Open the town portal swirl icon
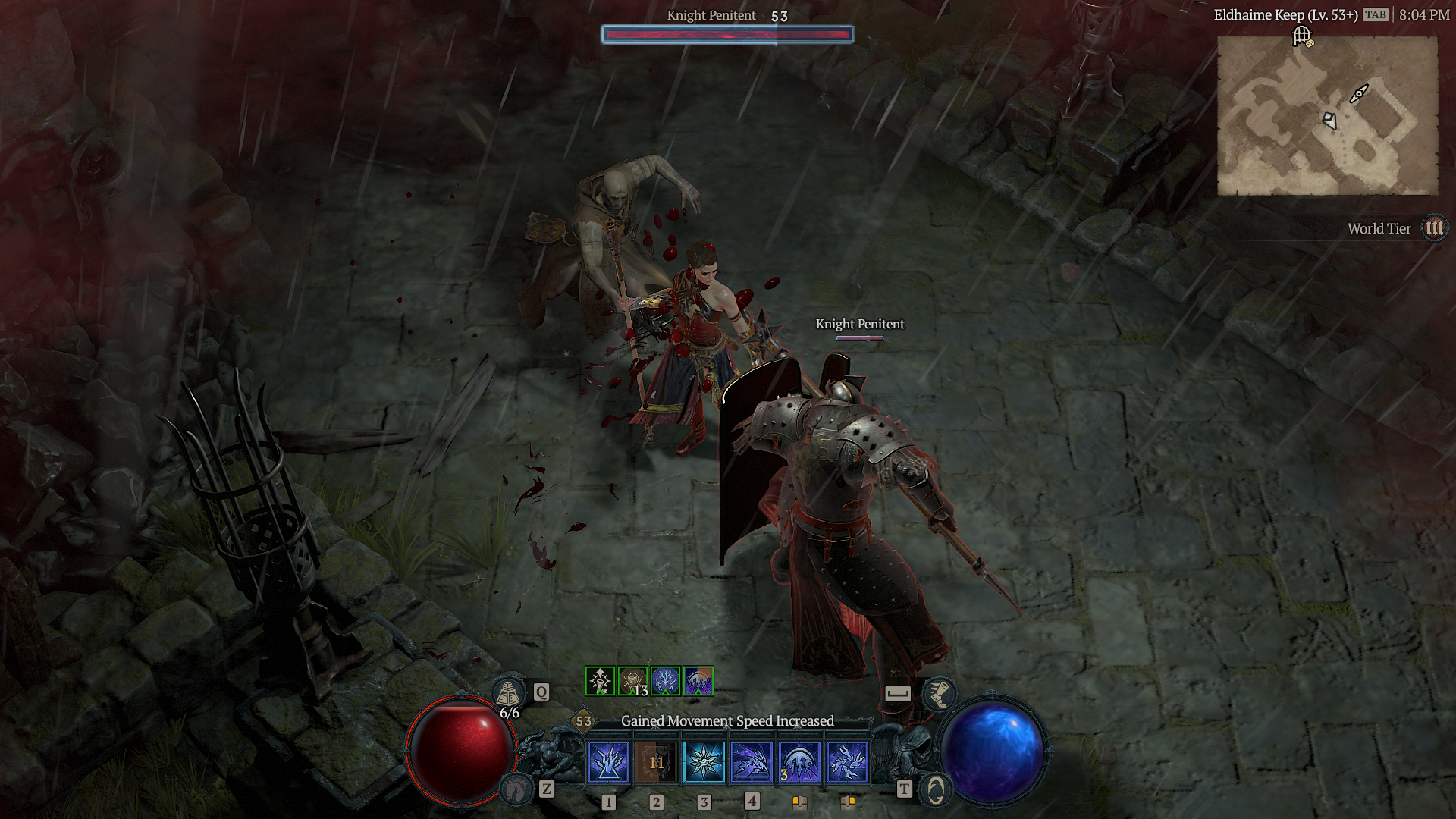Viewport: 1456px width, 819px height. (x=936, y=789)
